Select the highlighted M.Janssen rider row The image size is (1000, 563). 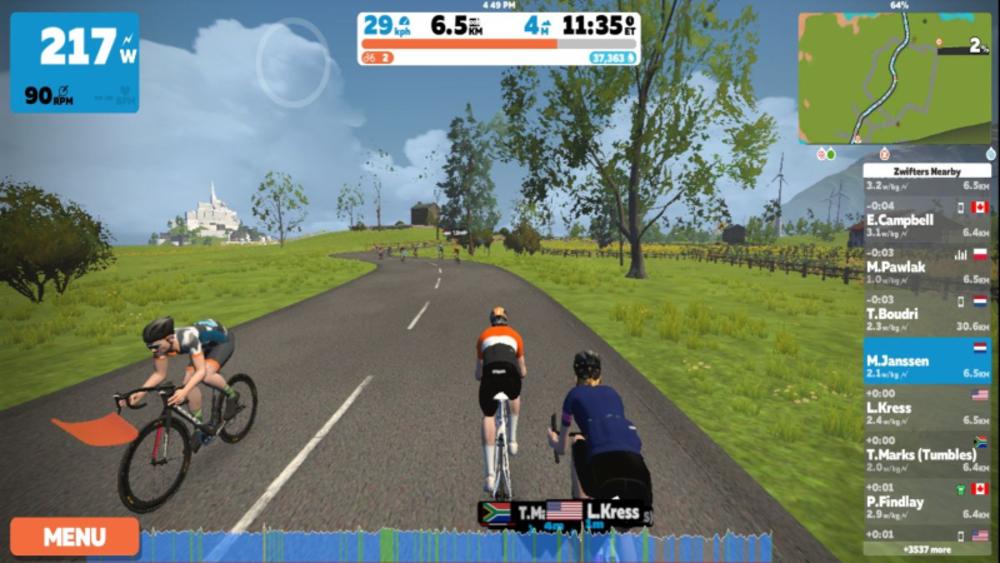click(926, 361)
